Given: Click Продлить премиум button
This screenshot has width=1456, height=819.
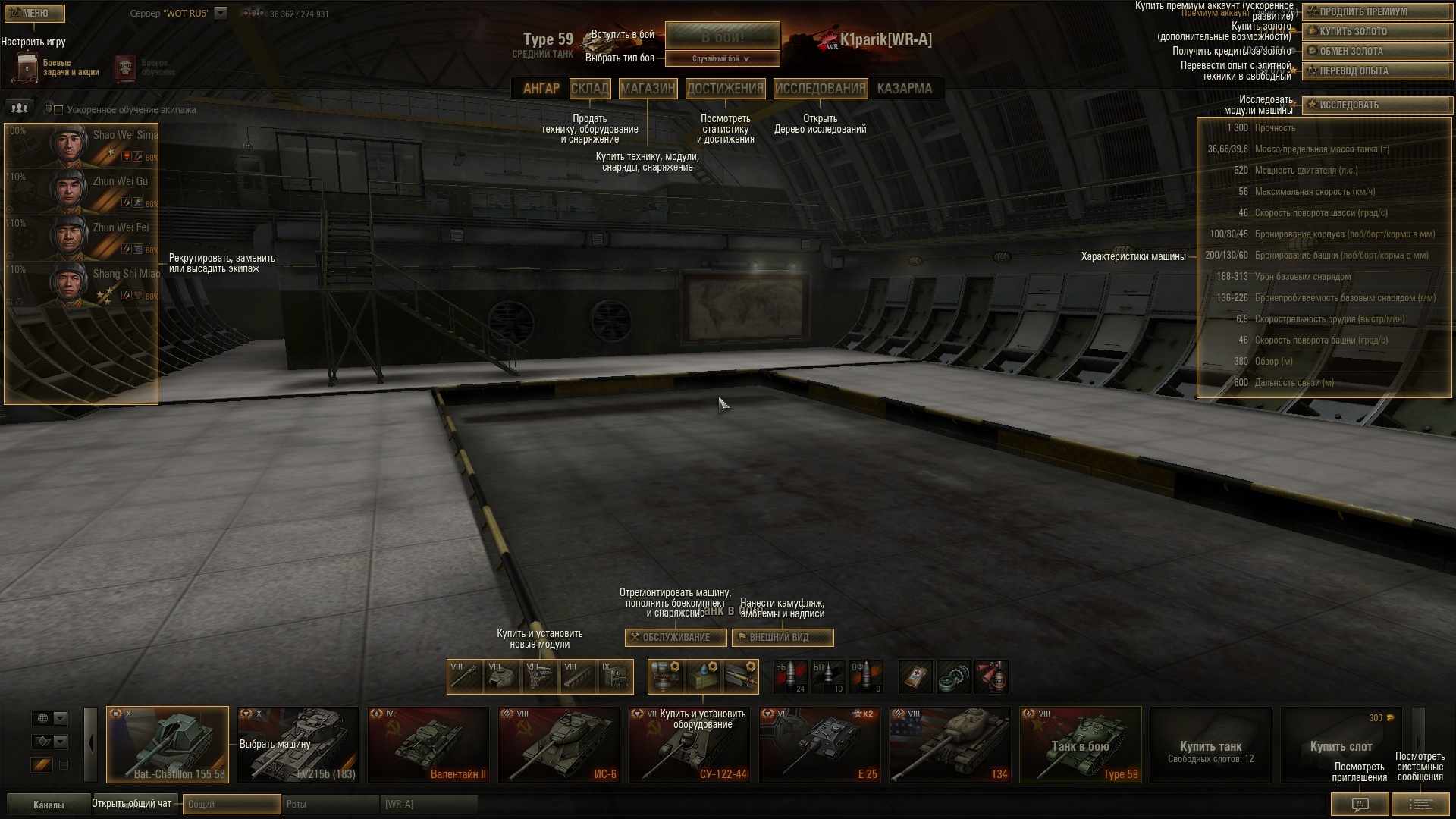Looking at the screenshot, I should pyautogui.click(x=1376, y=11).
